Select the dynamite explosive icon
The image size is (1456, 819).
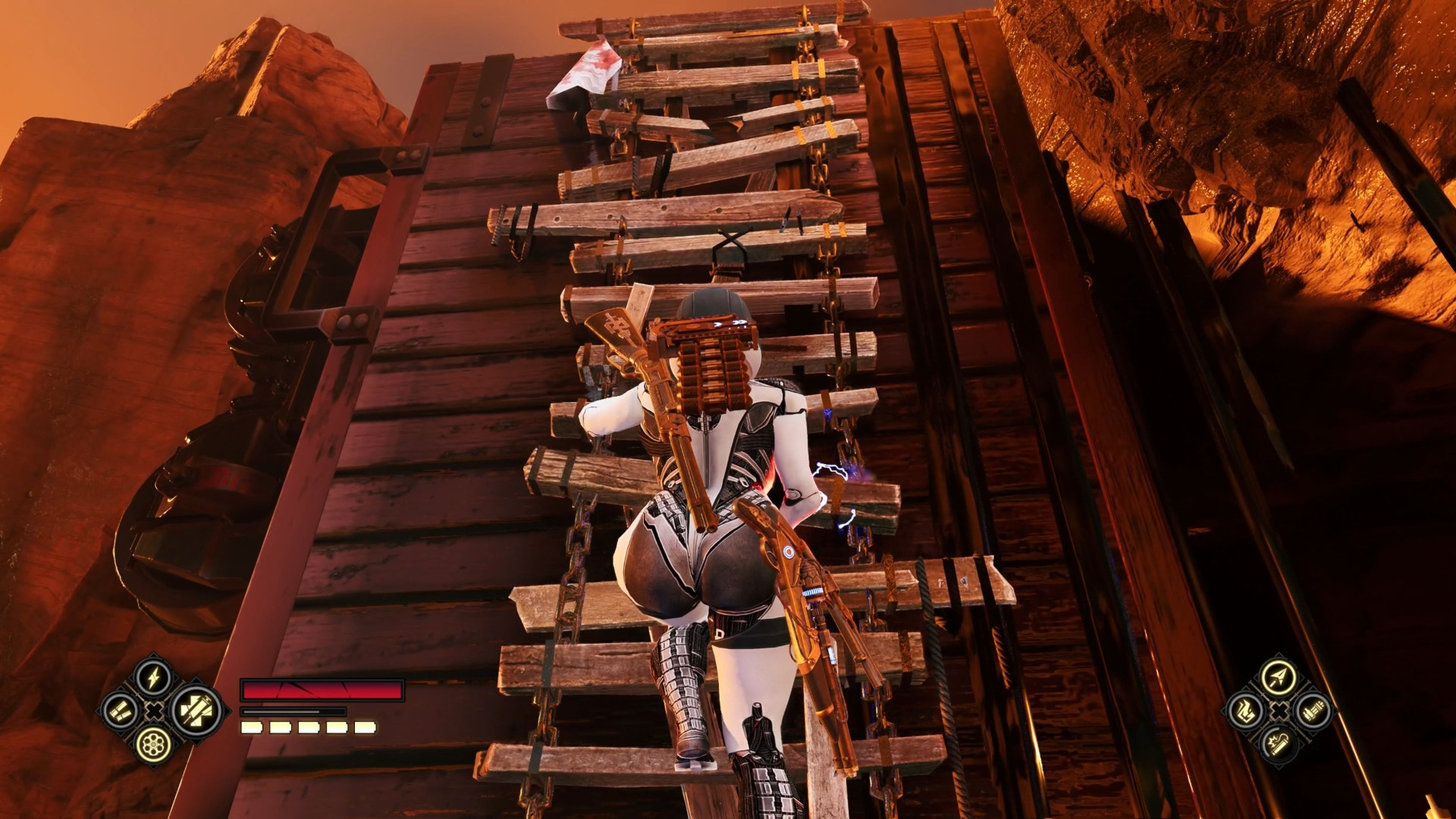[x=1279, y=744]
